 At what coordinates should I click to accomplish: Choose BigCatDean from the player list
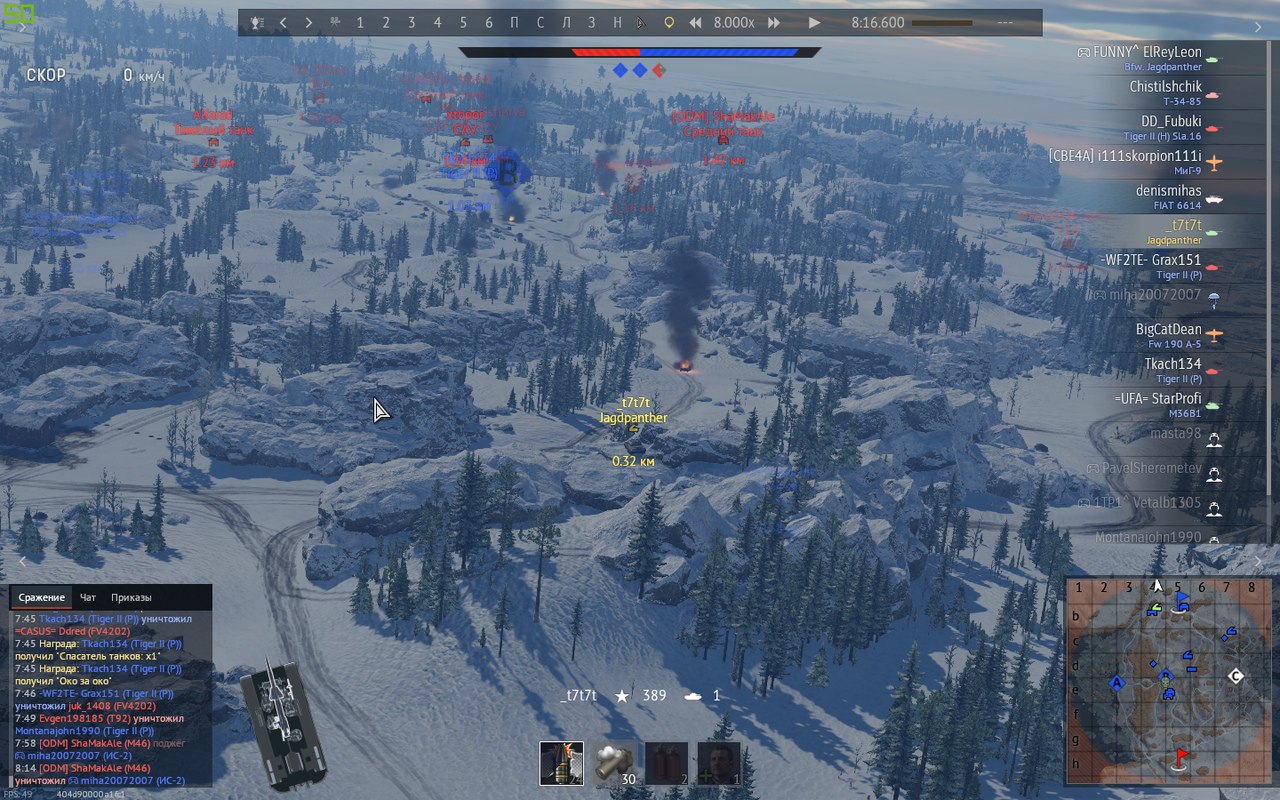[1168, 335]
